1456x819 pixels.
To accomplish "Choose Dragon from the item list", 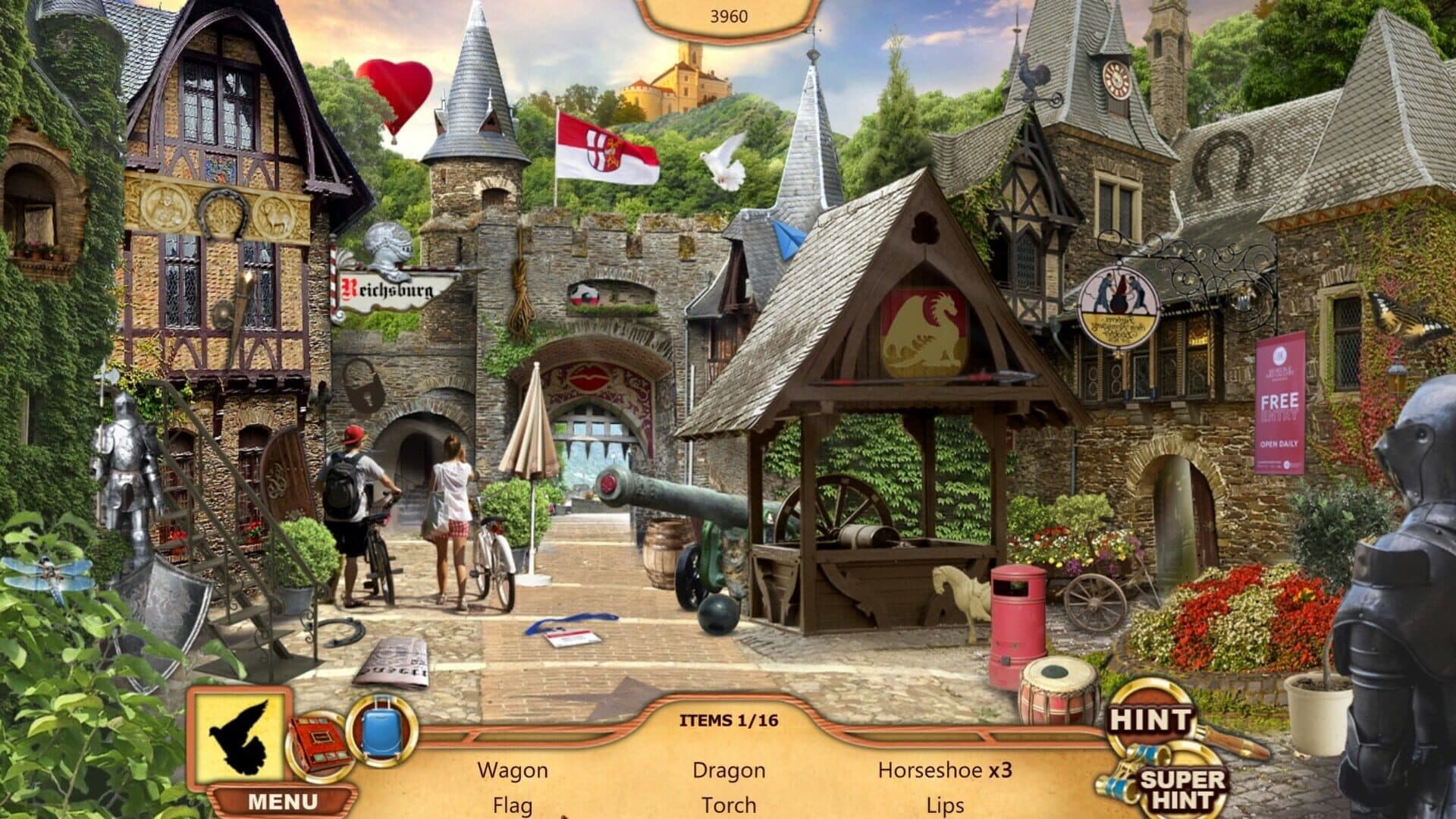I will pyautogui.click(x=729, y=770).
